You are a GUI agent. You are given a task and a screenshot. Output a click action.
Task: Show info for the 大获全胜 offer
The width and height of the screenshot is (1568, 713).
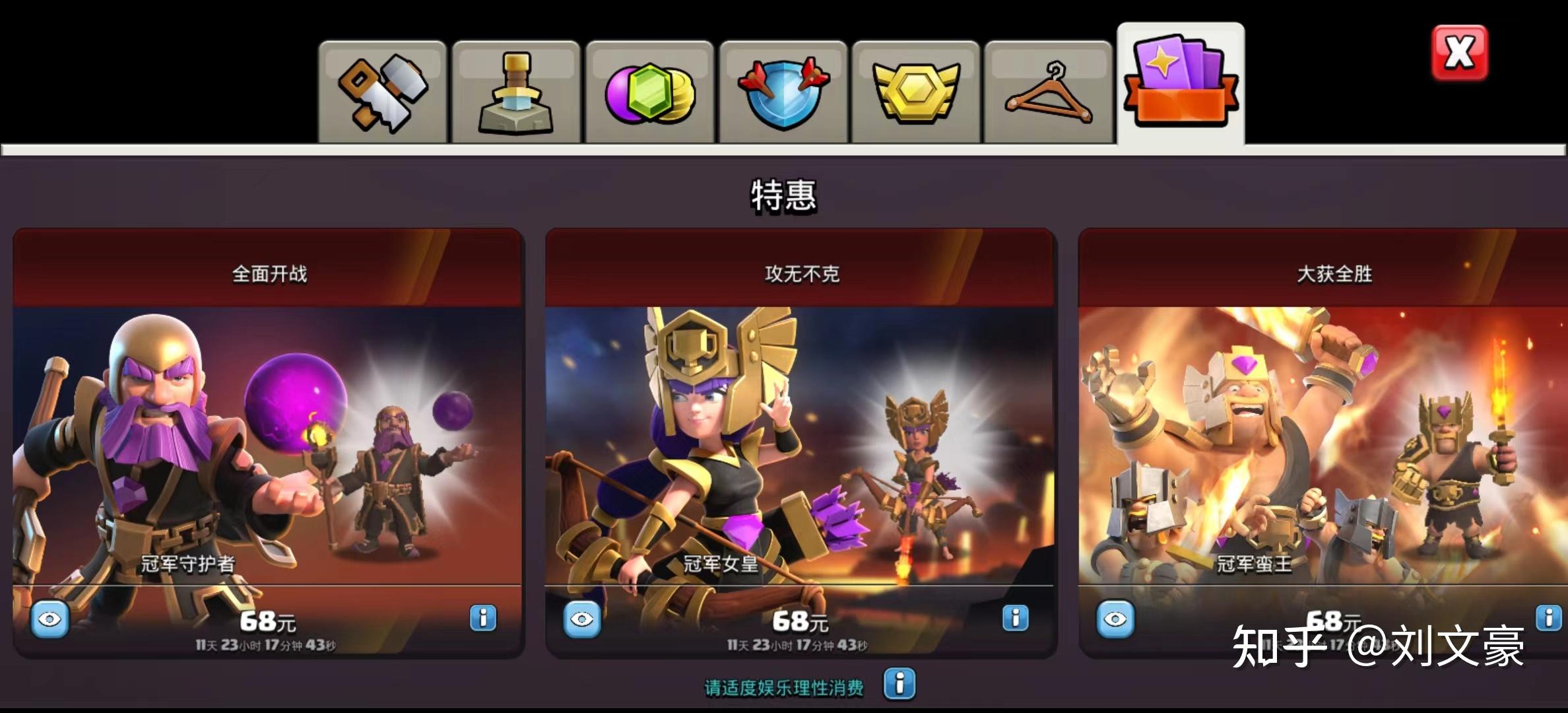click(x=1548, y=618)
